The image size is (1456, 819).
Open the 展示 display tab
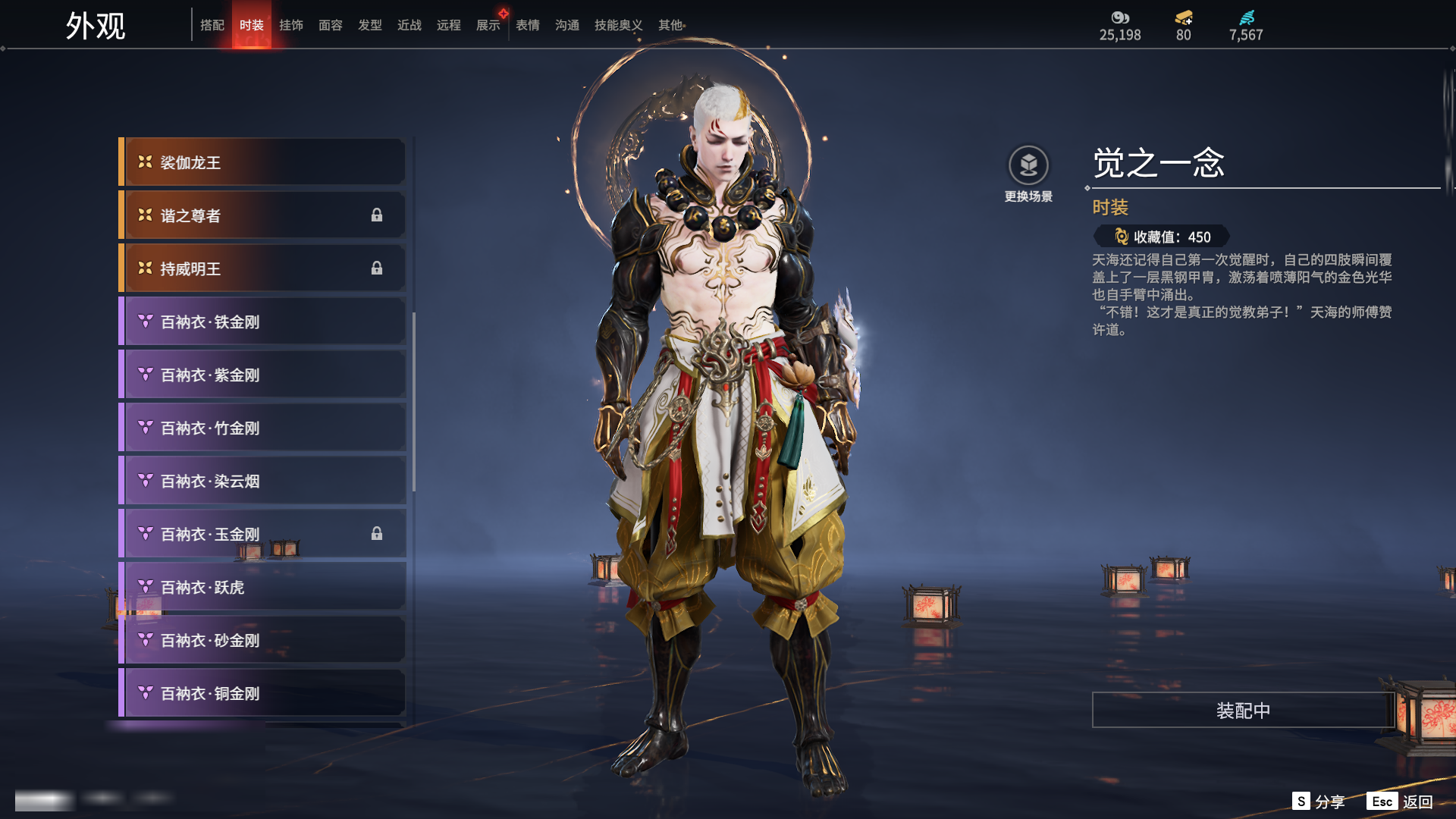tap(488, 25)
